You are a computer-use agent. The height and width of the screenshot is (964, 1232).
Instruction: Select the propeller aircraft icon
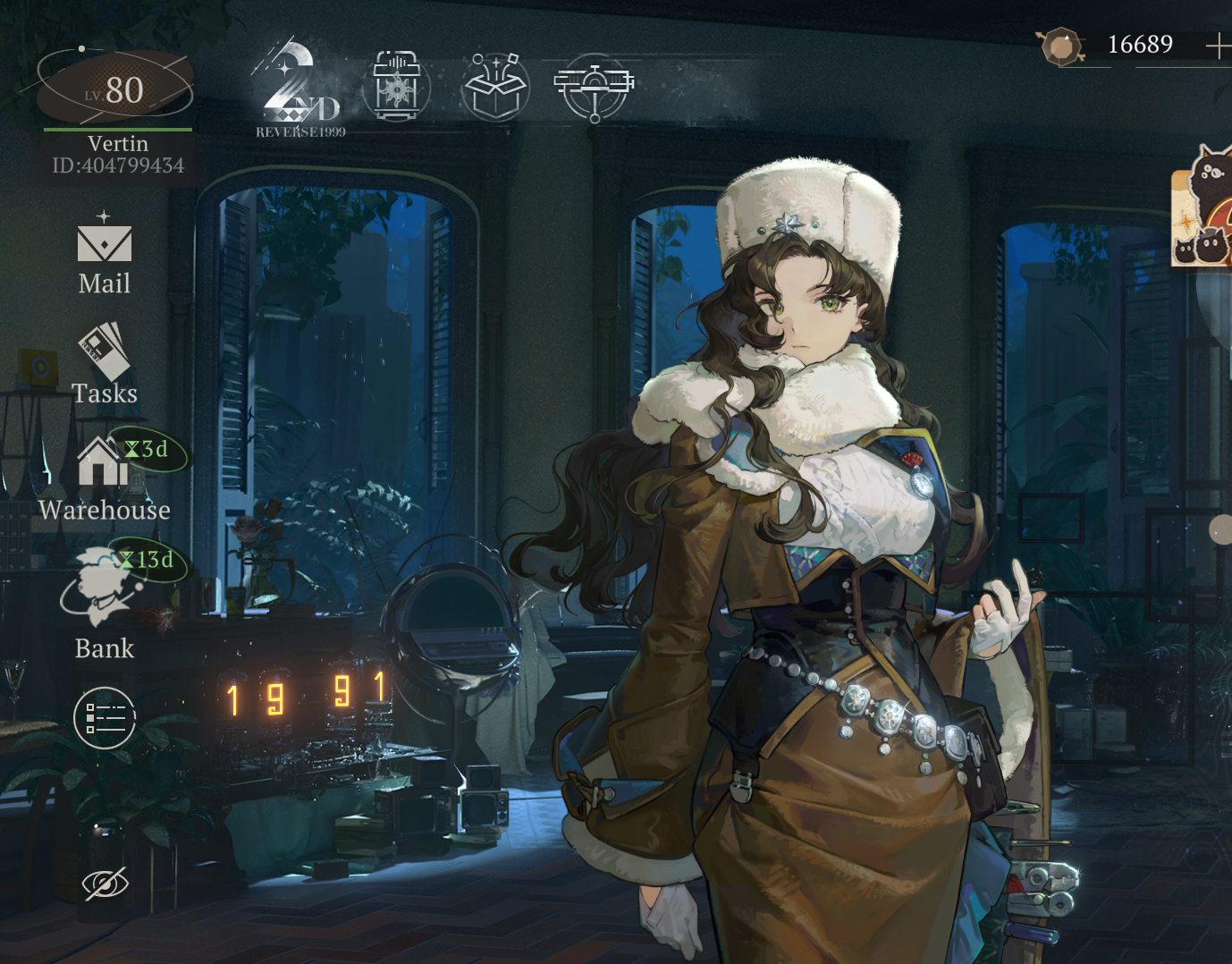pos(594,87)
